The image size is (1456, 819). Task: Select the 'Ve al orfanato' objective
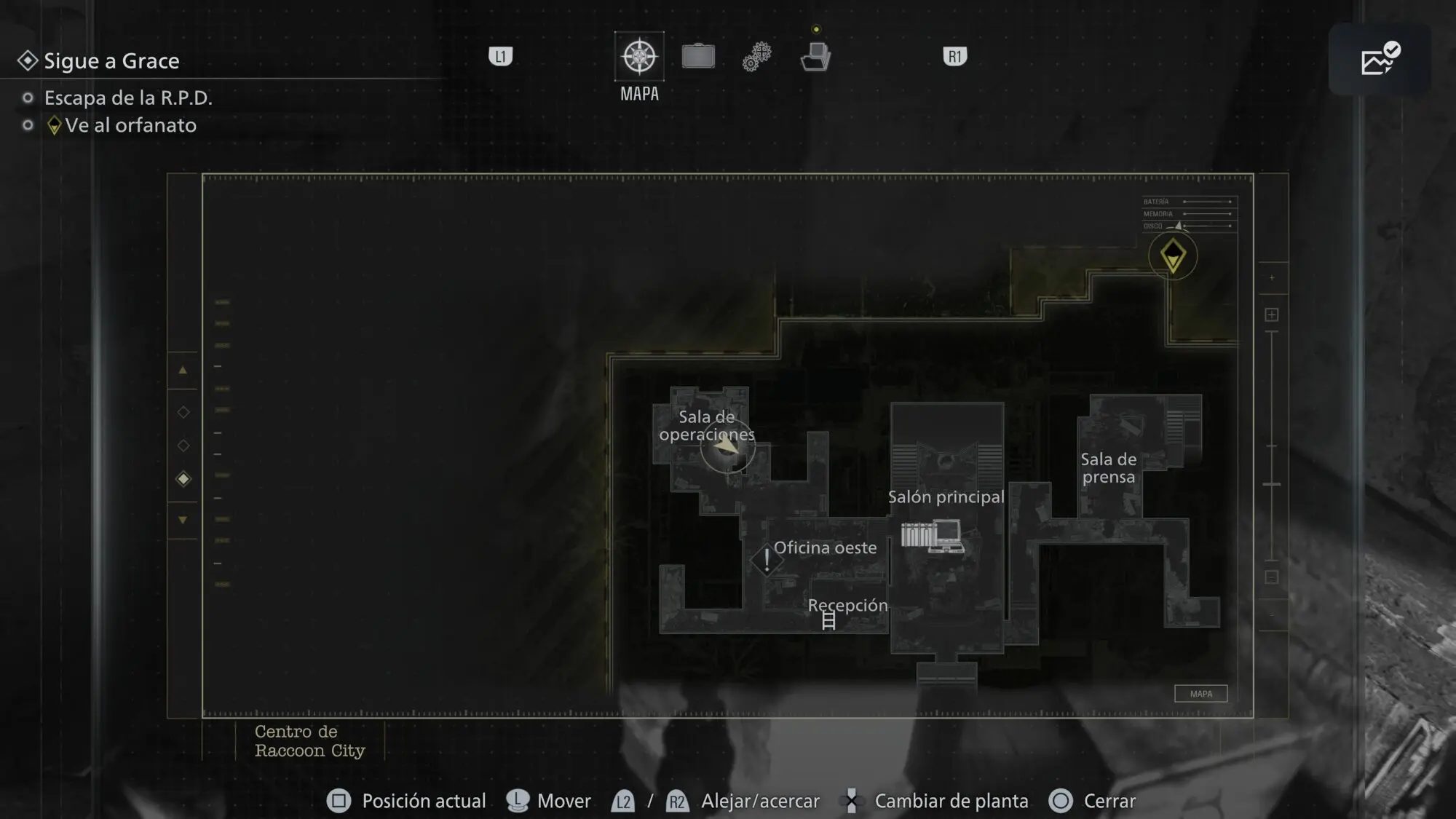(130, 125)
